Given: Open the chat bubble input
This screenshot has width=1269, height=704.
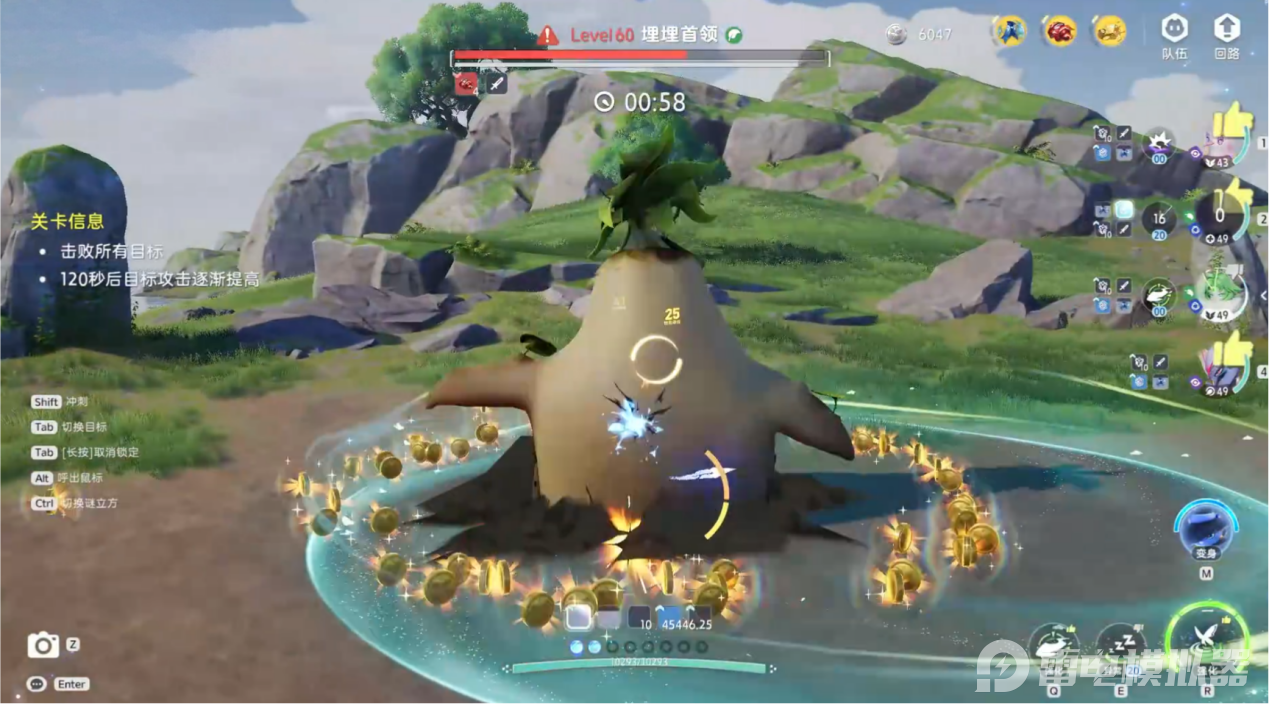Looking at the screenshot, I should [x=37, y=684].
